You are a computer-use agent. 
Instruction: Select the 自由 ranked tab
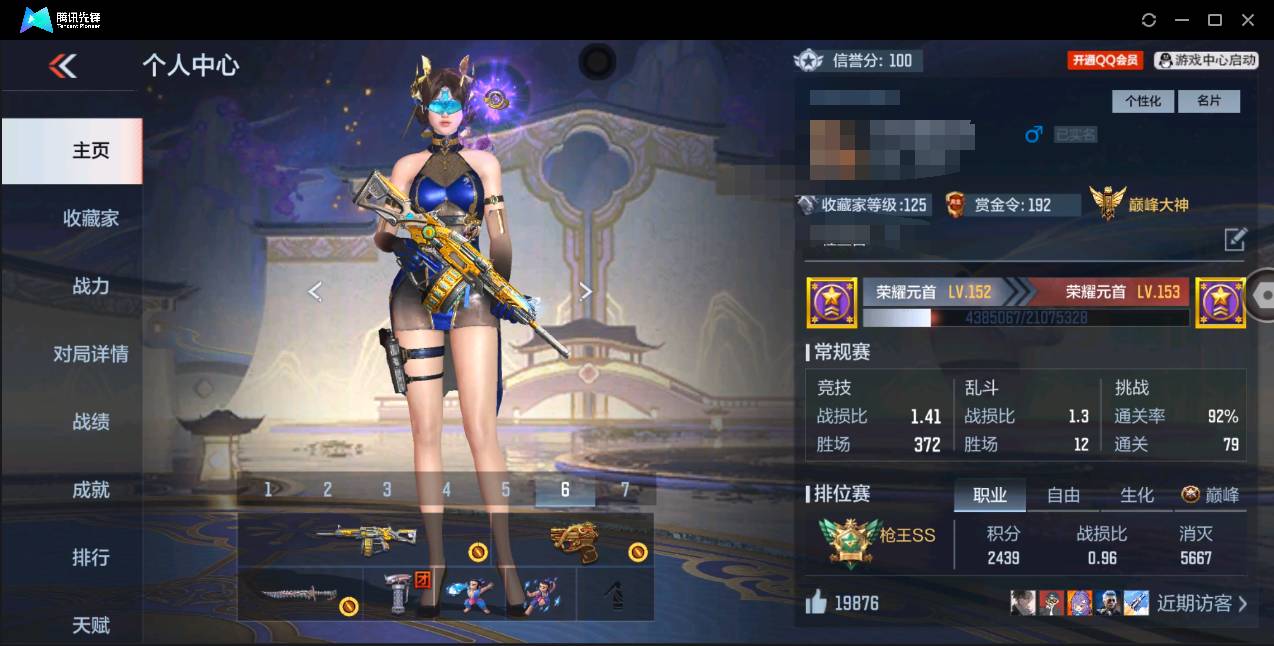(x=1063, y=495)
